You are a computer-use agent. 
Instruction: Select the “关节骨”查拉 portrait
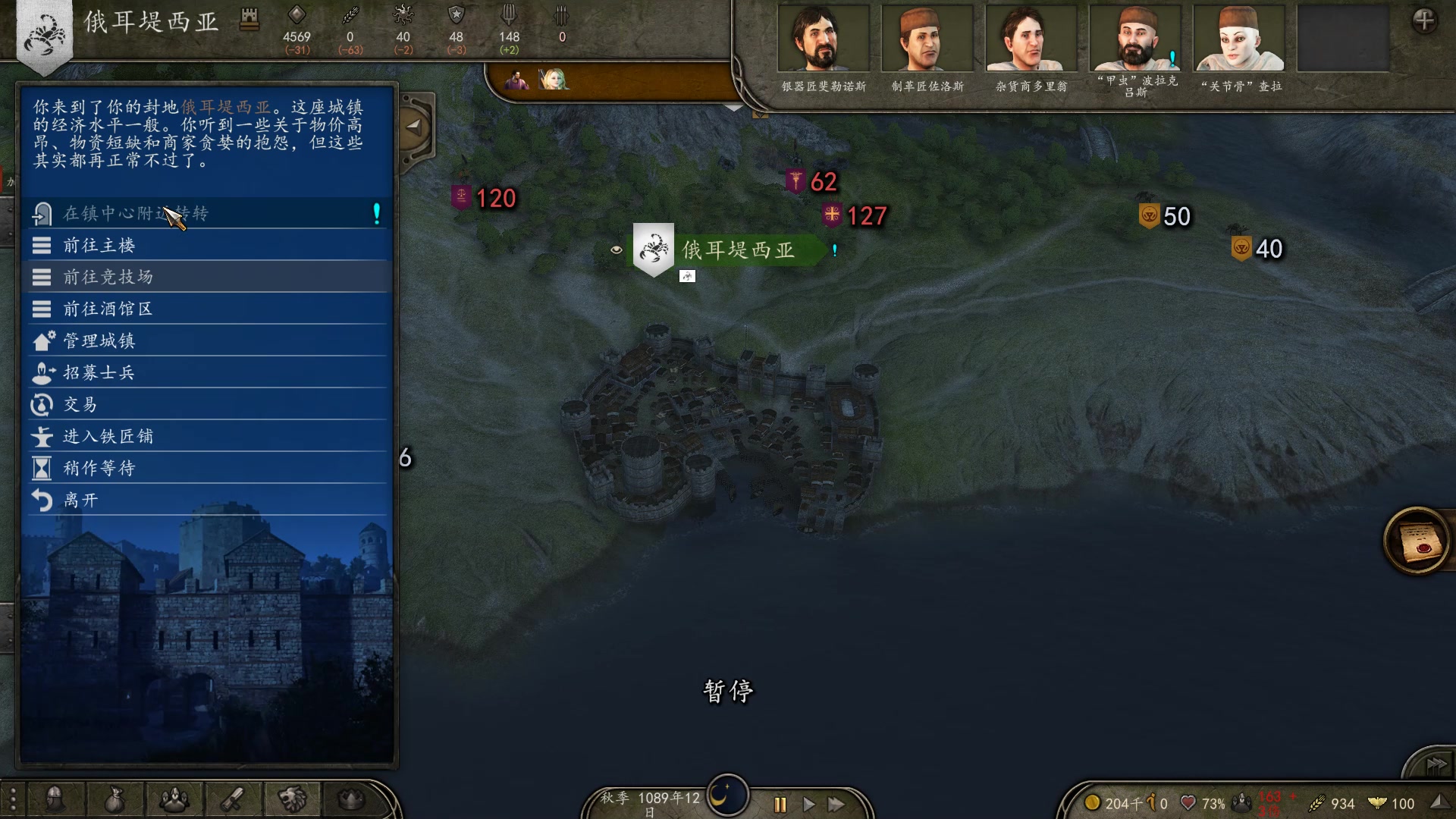[1239, 39]
